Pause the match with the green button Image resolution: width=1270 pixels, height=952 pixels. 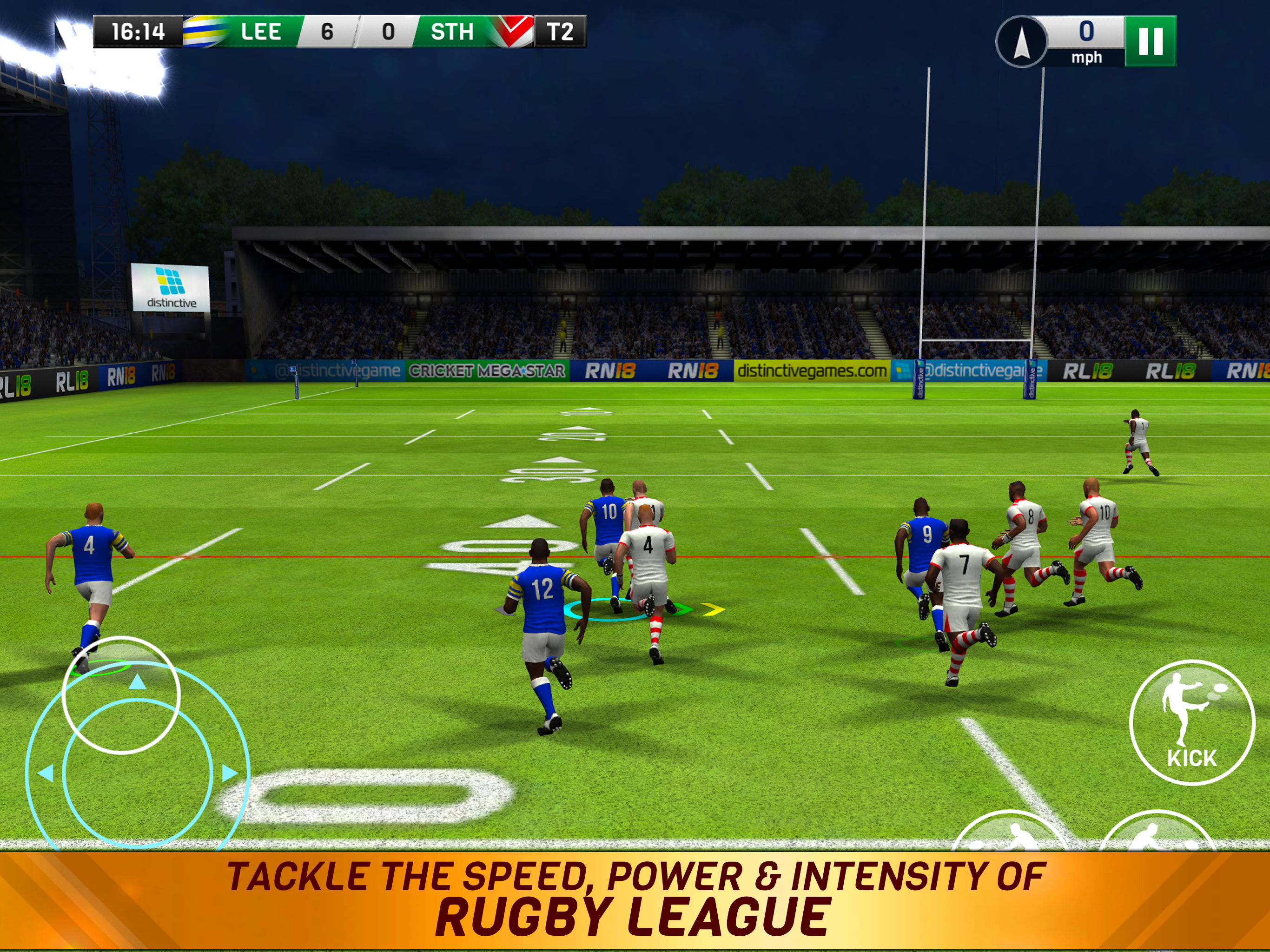[x=1150, y=41]
